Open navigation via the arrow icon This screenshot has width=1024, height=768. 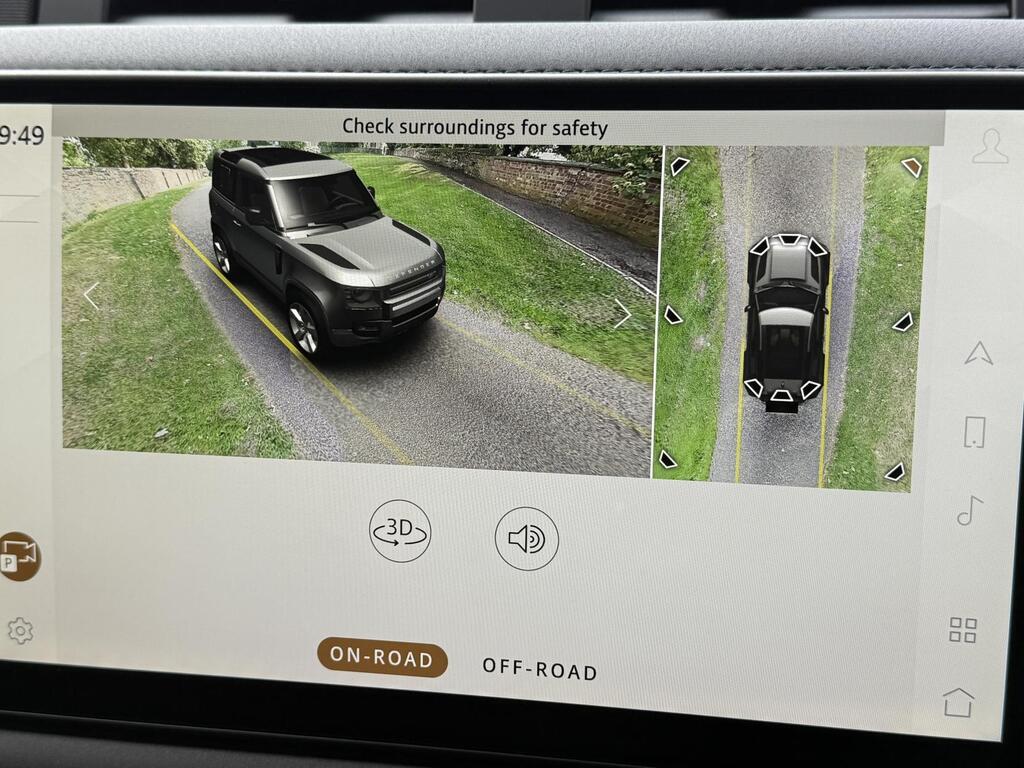tap(978, 352)
